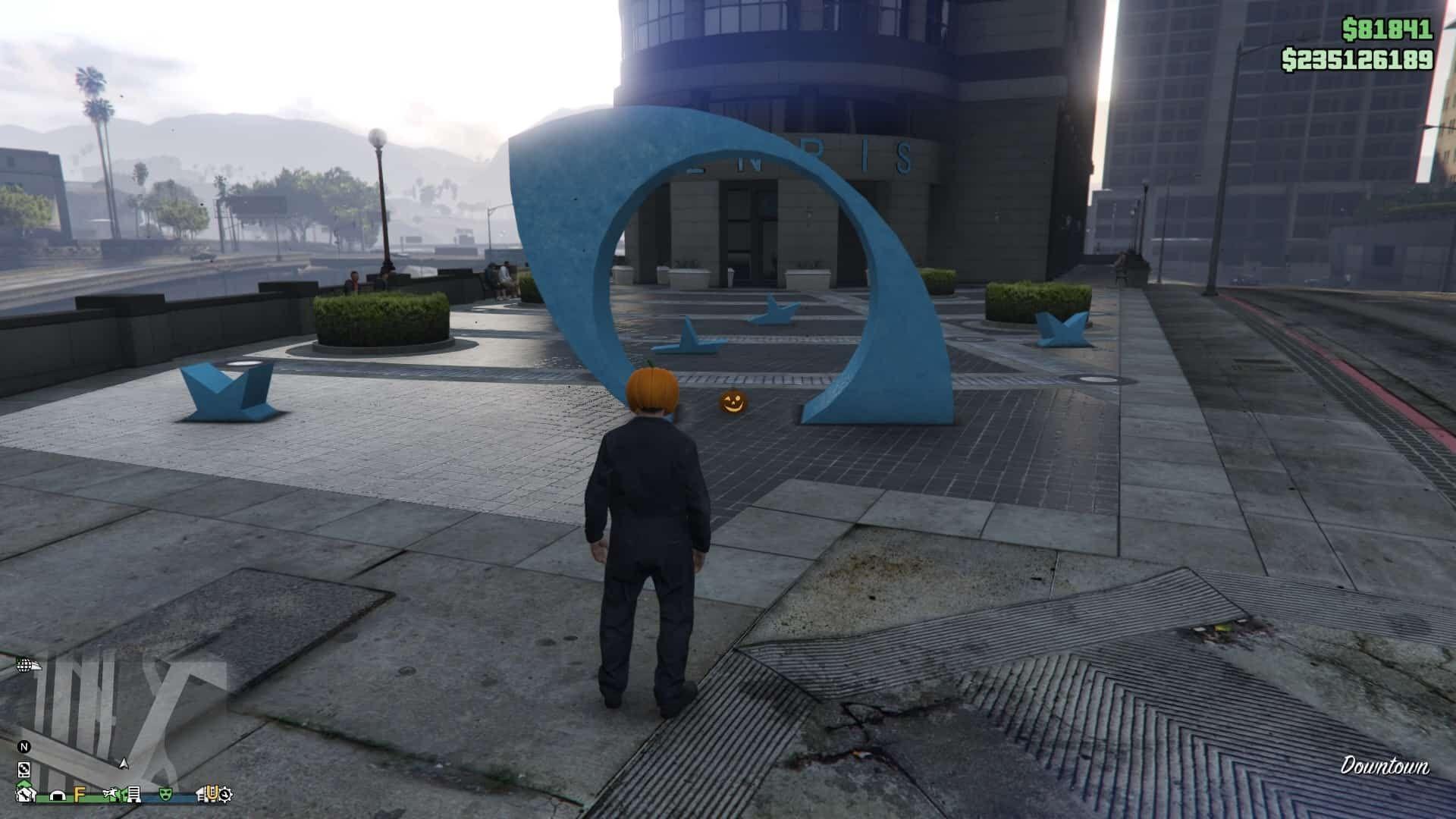The width and height of the screenshot is (1456, 819).
Task: Click the yellow F contact blip on the minimap
Action: pos(80,795)
